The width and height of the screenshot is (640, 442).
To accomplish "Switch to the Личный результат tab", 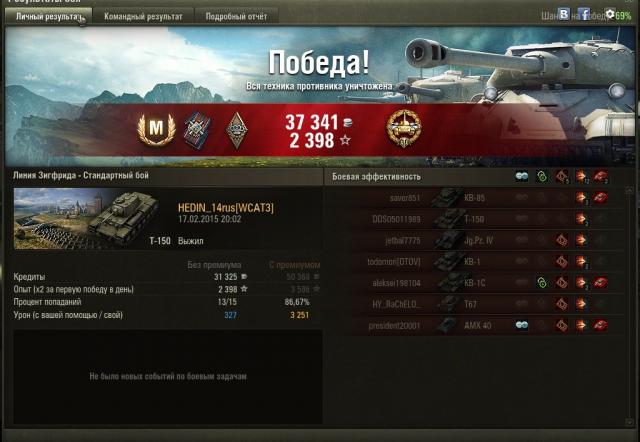I will 48,17.
